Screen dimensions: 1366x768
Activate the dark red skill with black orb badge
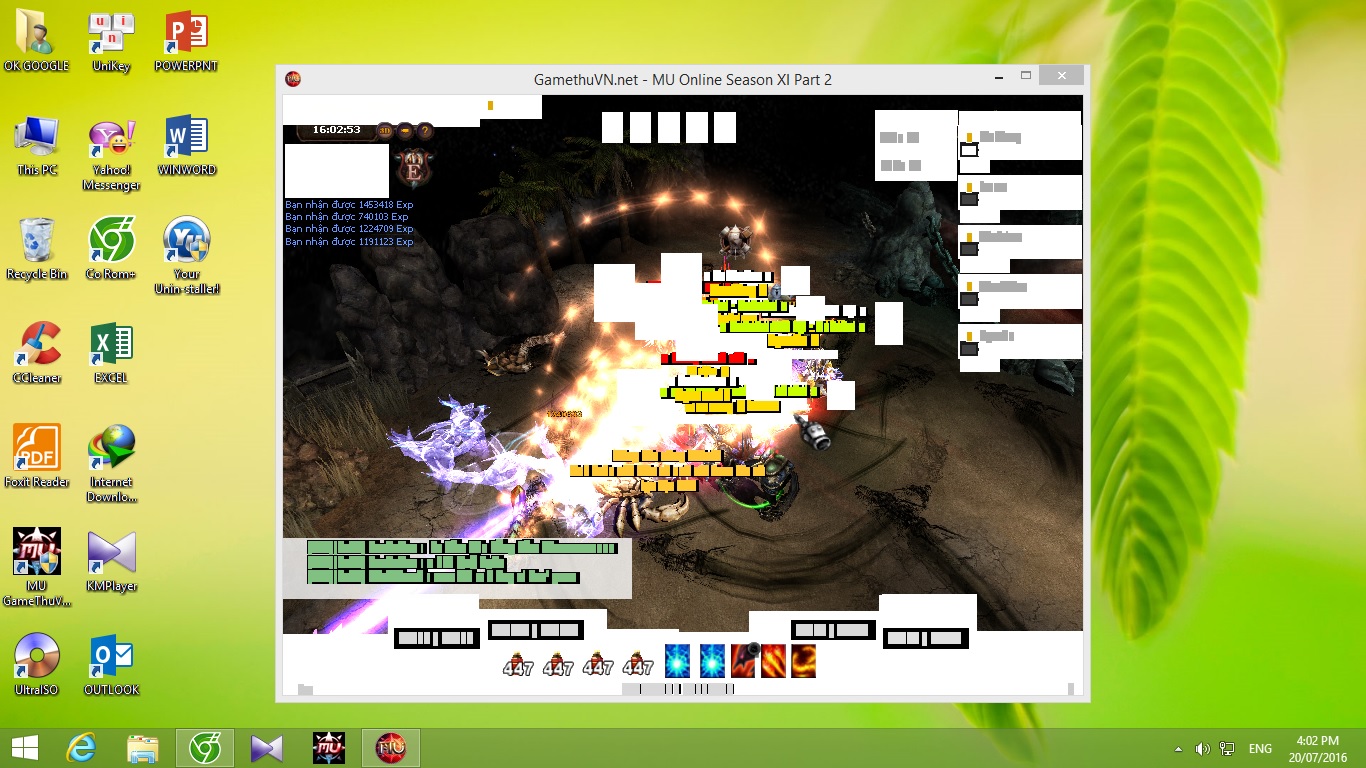(745, 660)
